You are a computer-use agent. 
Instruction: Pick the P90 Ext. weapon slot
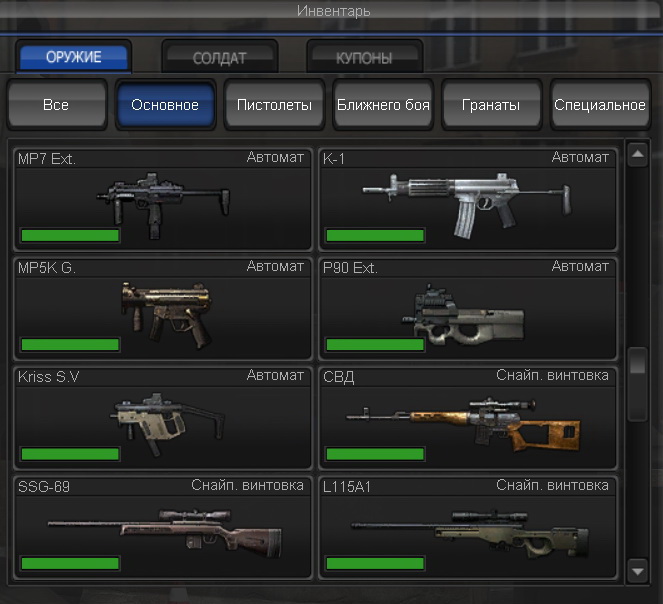[x=467, y=307]
